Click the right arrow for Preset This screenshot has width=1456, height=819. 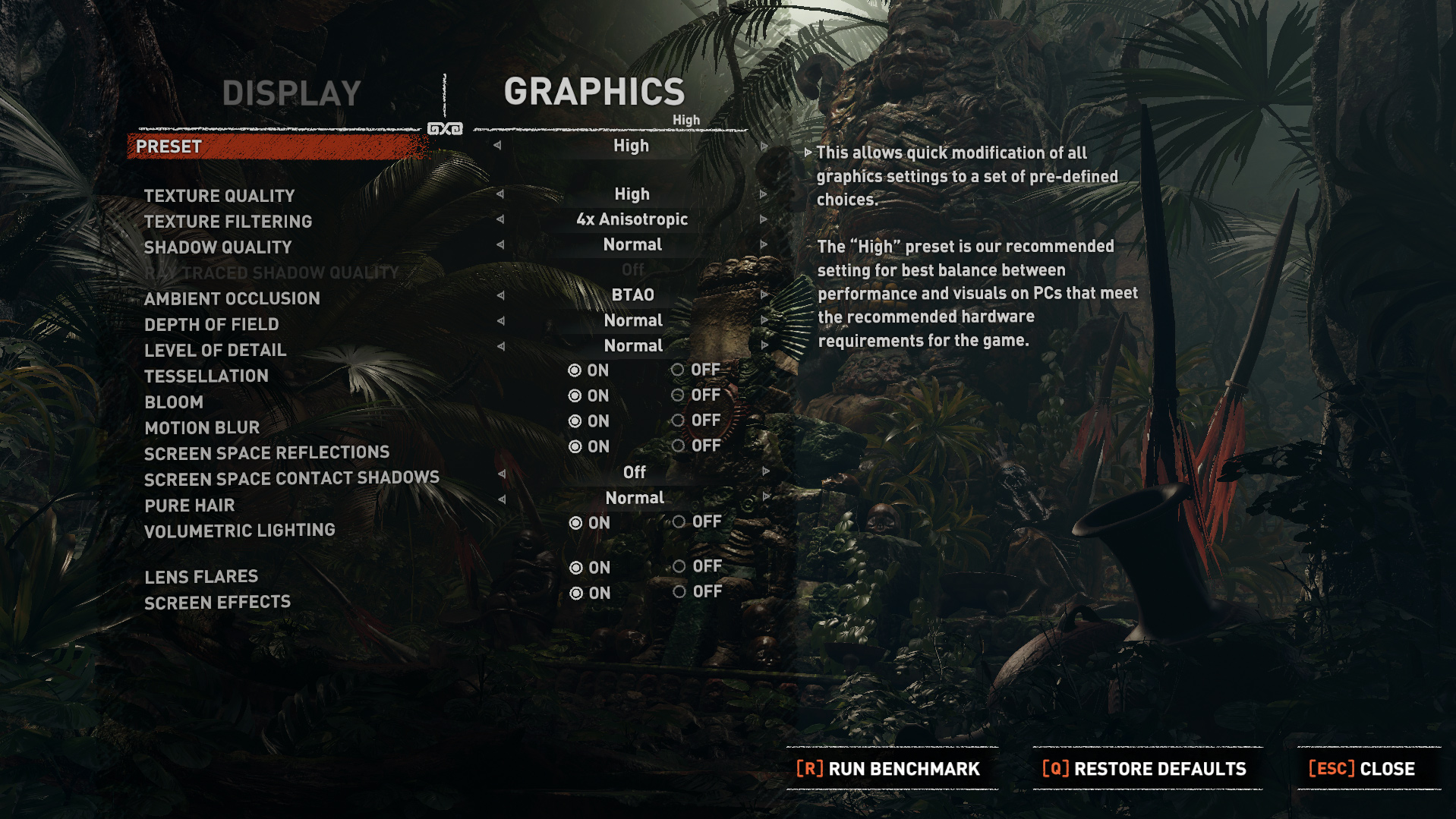(x=764, y=146)
